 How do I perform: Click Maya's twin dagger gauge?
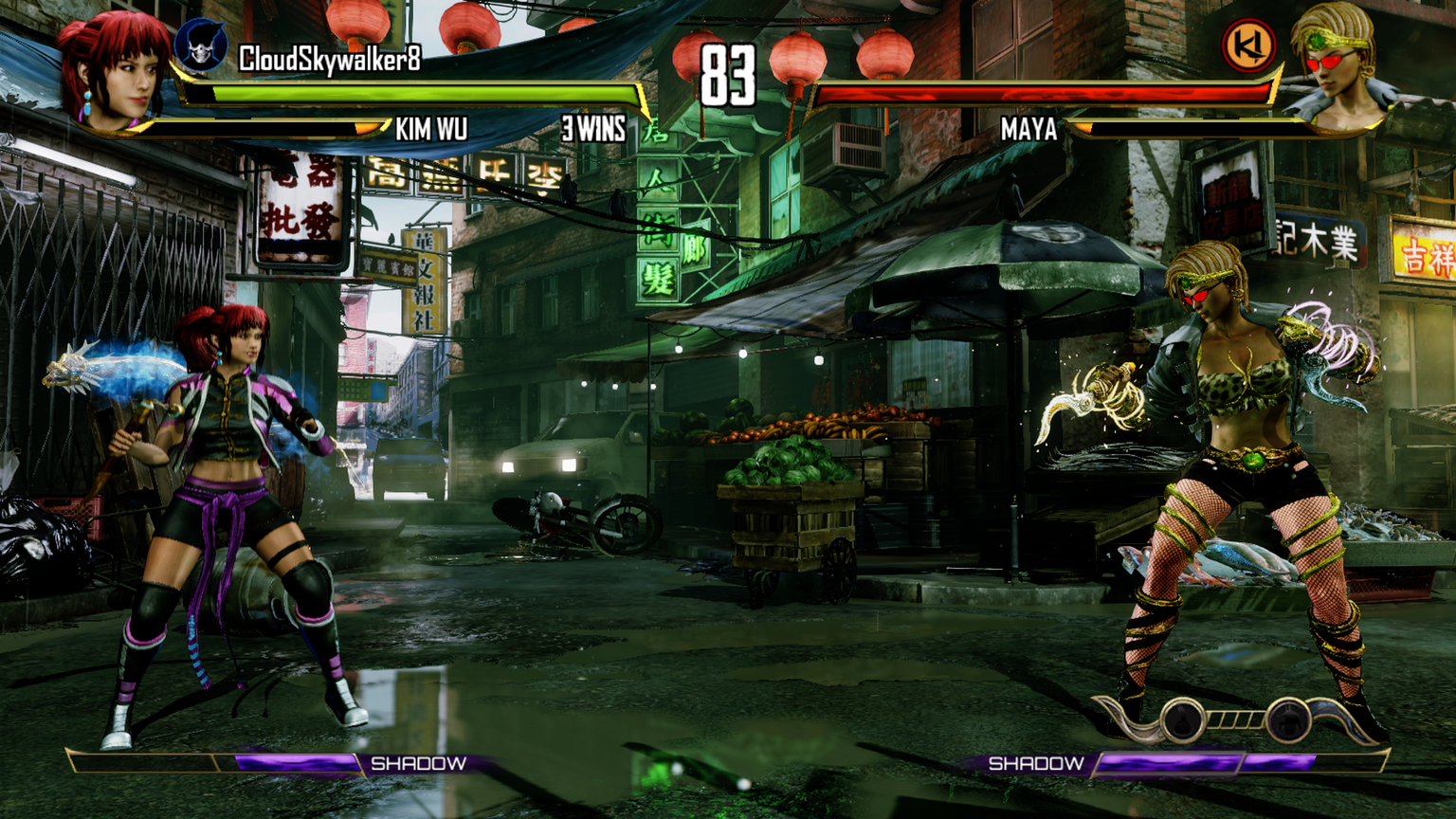1236,720
